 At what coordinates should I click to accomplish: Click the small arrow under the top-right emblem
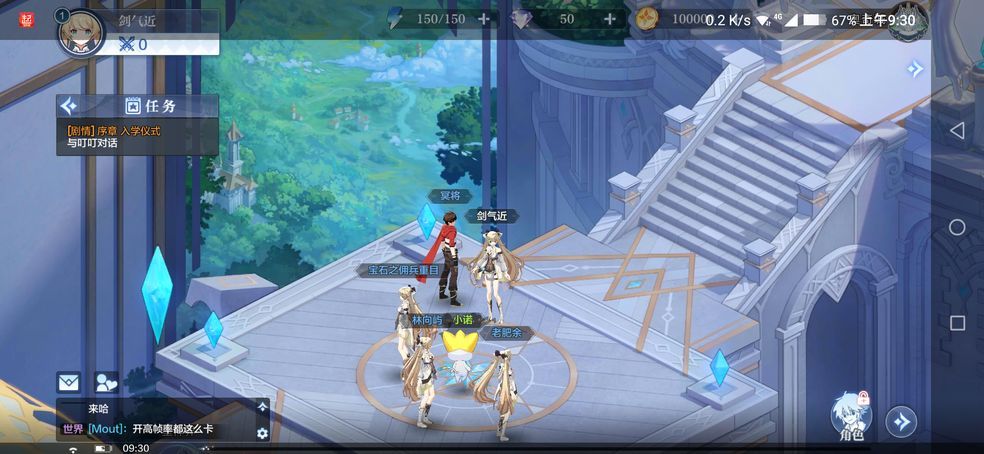[914, 69]
